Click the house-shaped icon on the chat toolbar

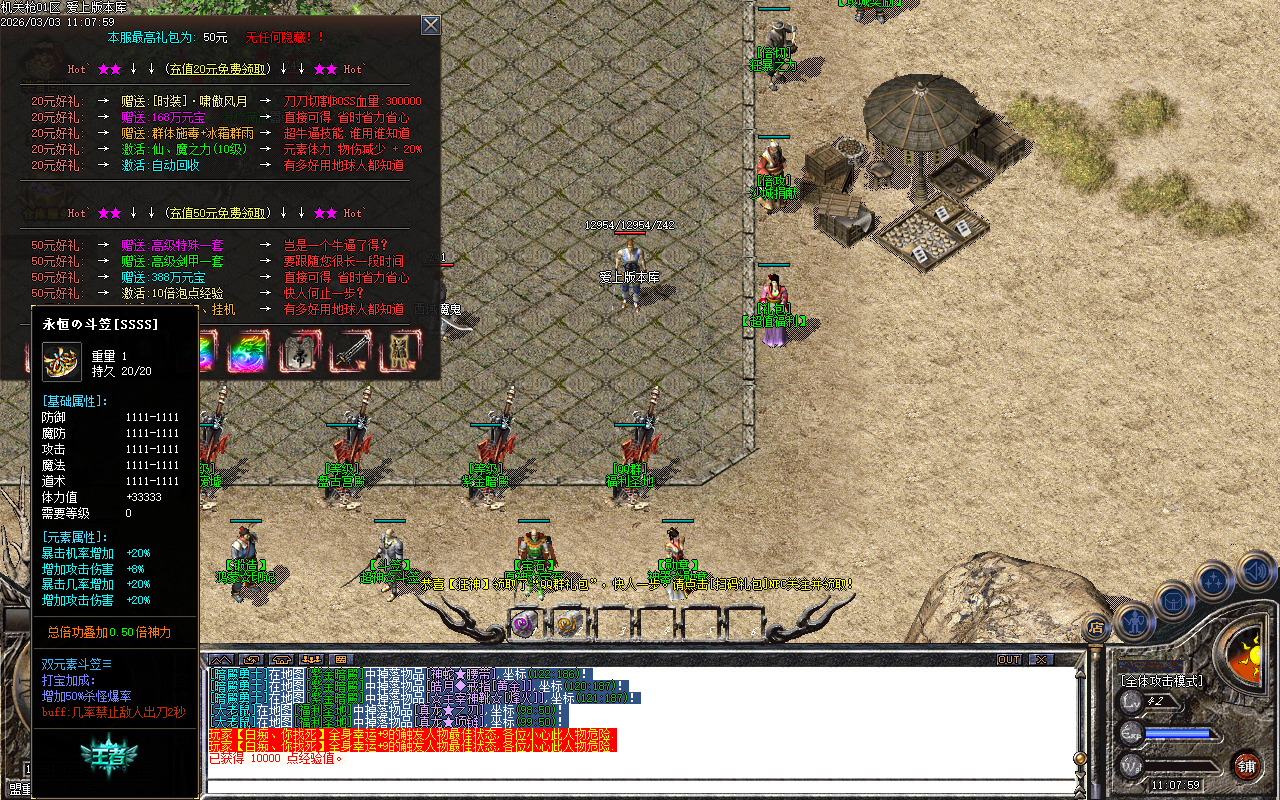281,659
